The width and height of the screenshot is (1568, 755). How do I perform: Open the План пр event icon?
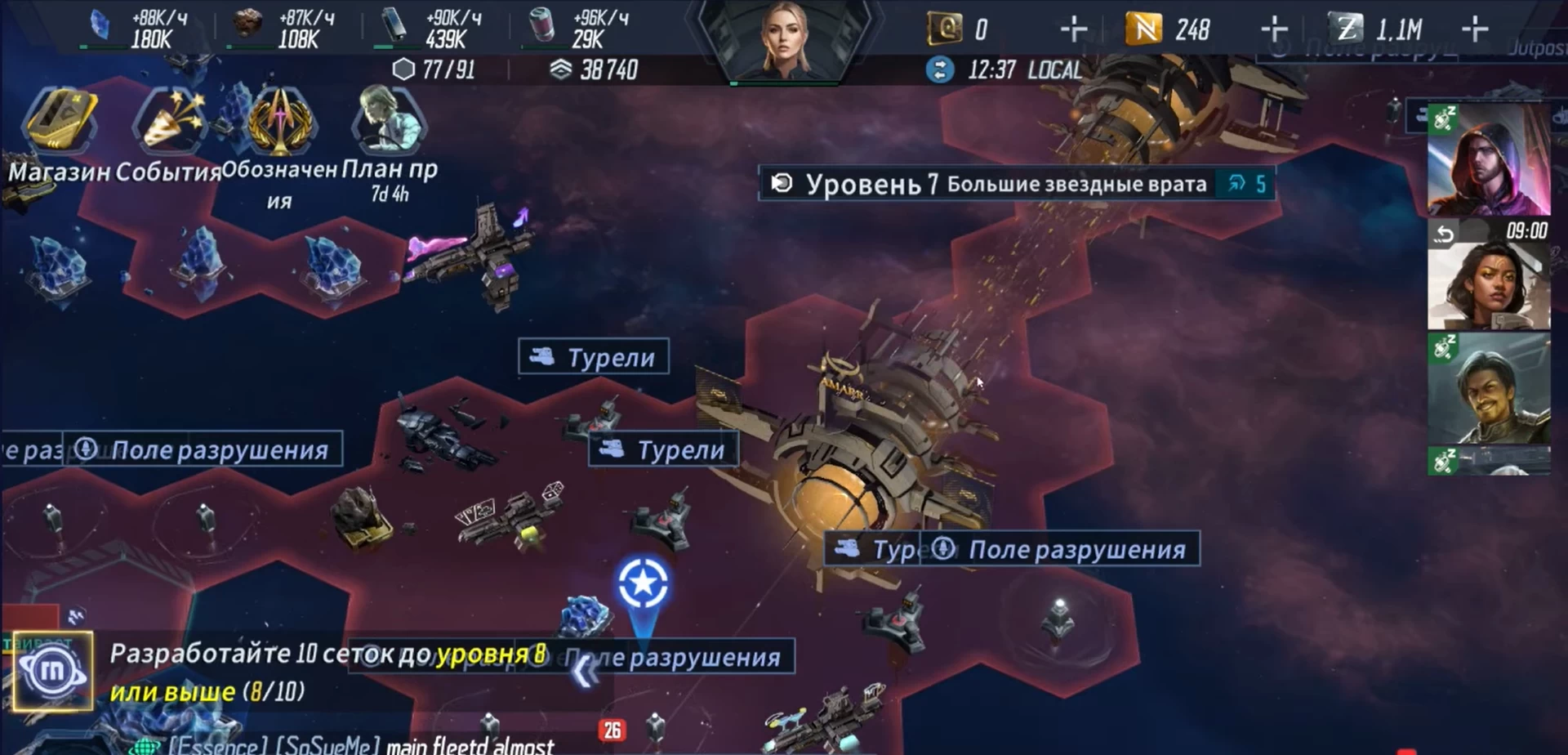point(389,121)
